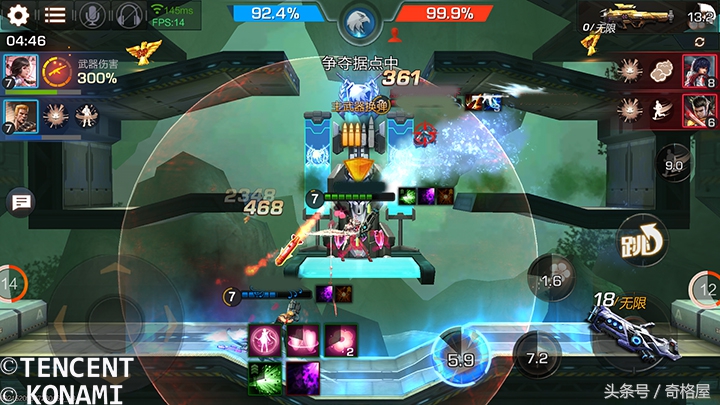
Task: Open the gear settings menu
Action: pos(19,15)
